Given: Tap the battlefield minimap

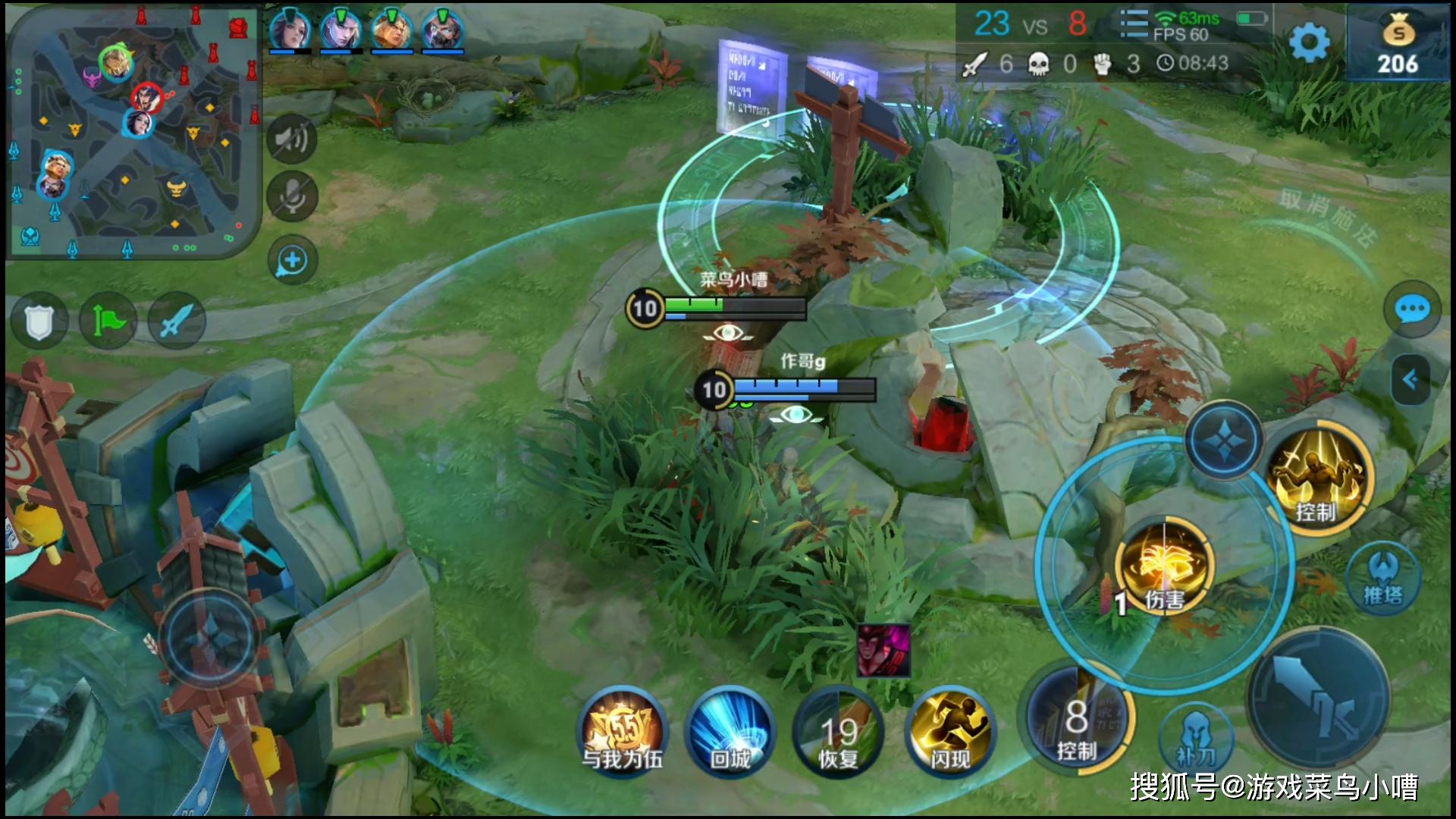Looking at the screenshot, I should [133, 133].
